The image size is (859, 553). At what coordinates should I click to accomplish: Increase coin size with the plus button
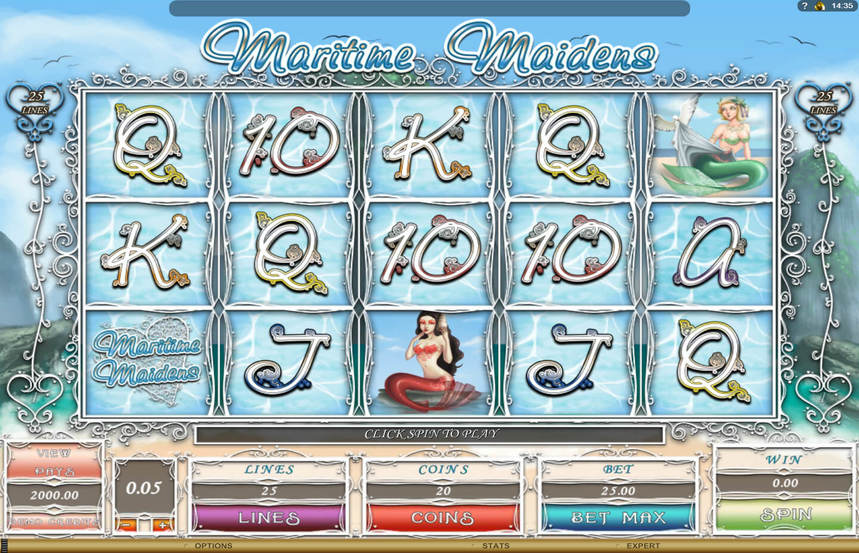pos(161,524)
